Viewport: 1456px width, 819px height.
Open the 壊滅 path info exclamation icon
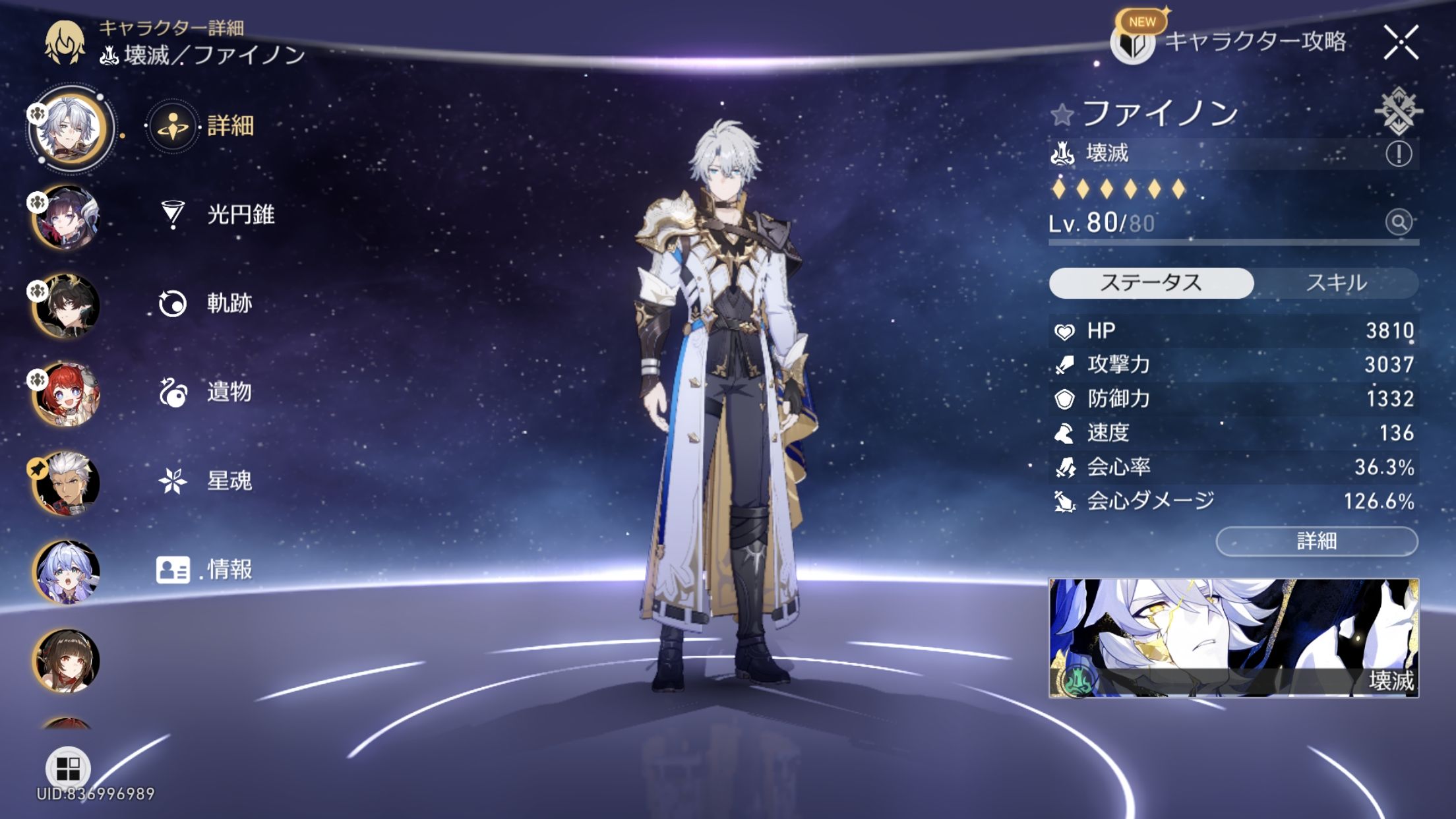click(1398, 154)
